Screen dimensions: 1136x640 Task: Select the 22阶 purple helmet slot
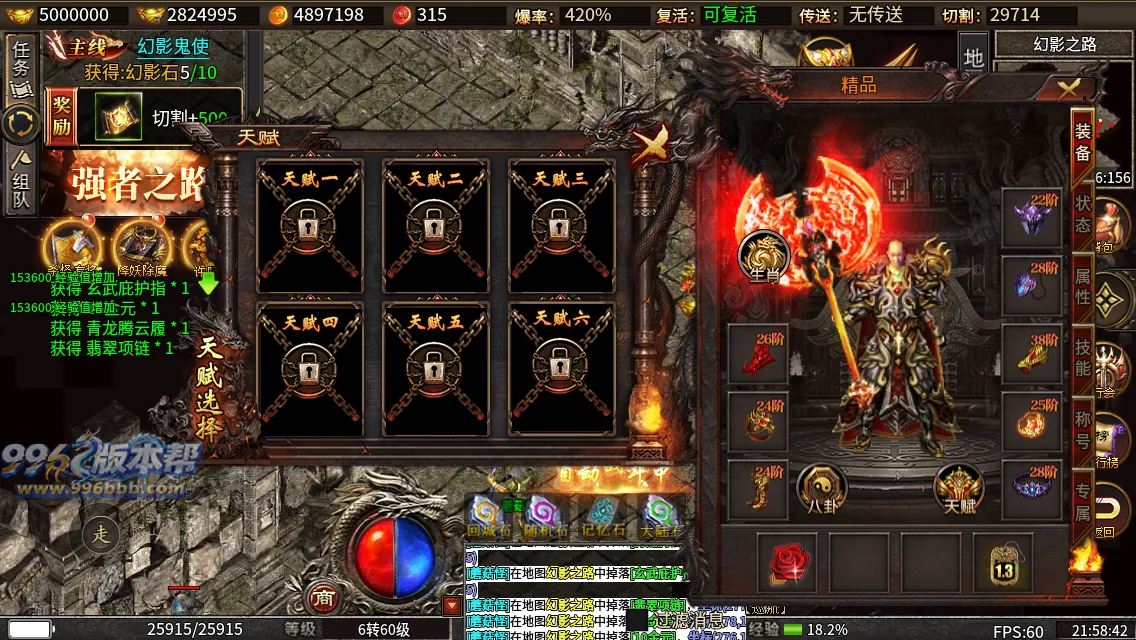[1032, 216]
